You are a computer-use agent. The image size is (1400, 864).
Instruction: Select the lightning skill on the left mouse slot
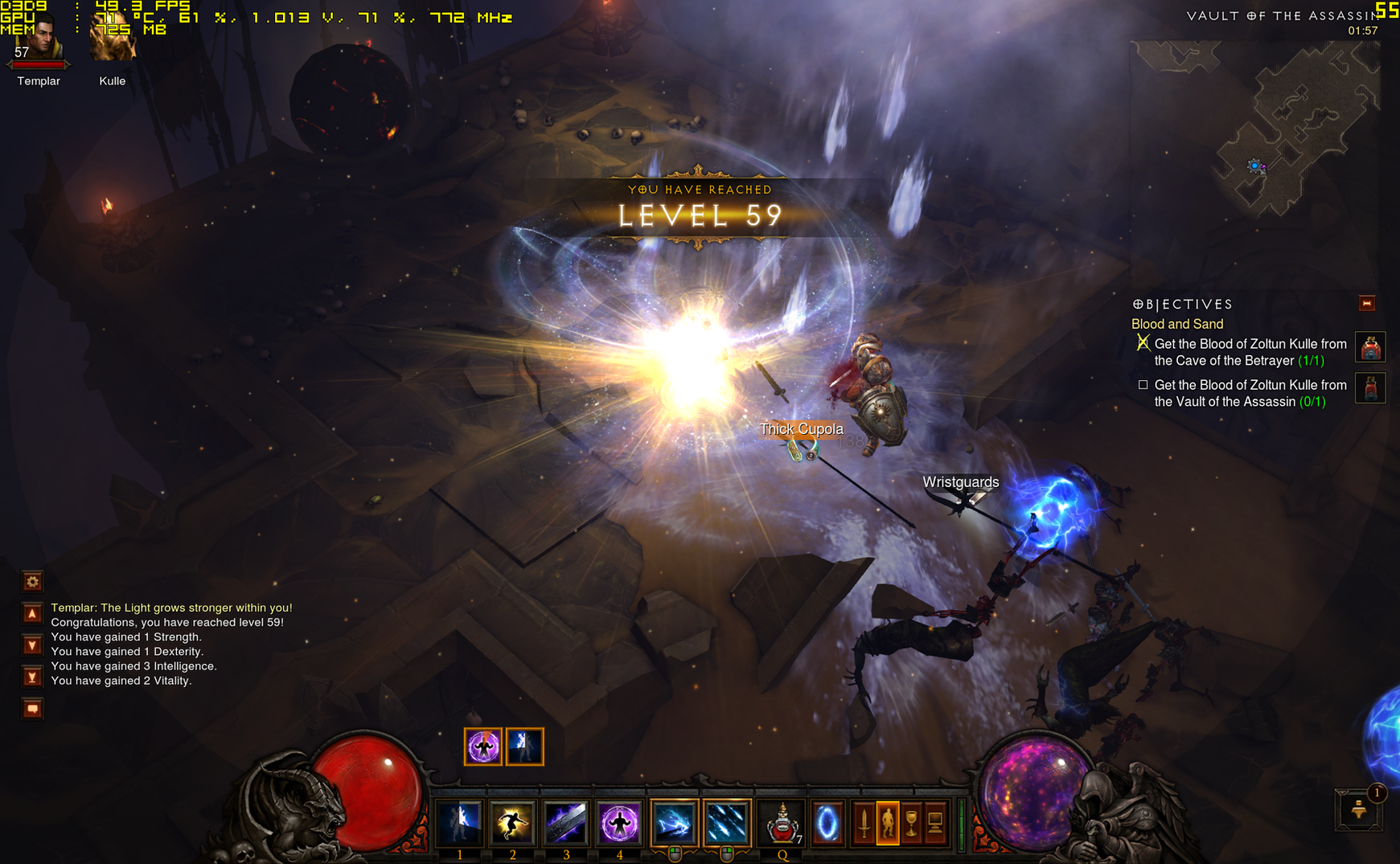[x=673, y=822]
